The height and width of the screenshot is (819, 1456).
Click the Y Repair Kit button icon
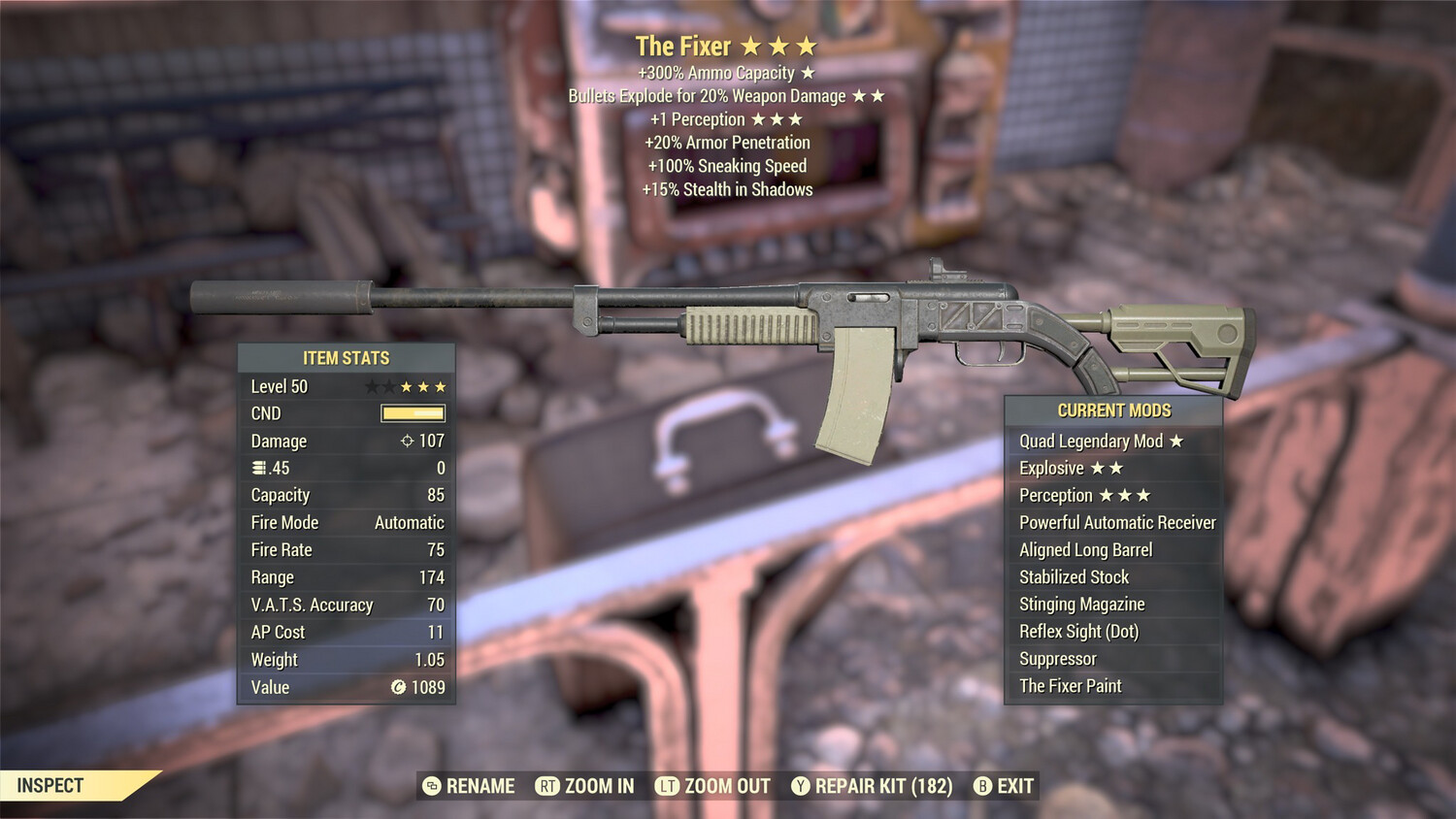coord(802,786)
